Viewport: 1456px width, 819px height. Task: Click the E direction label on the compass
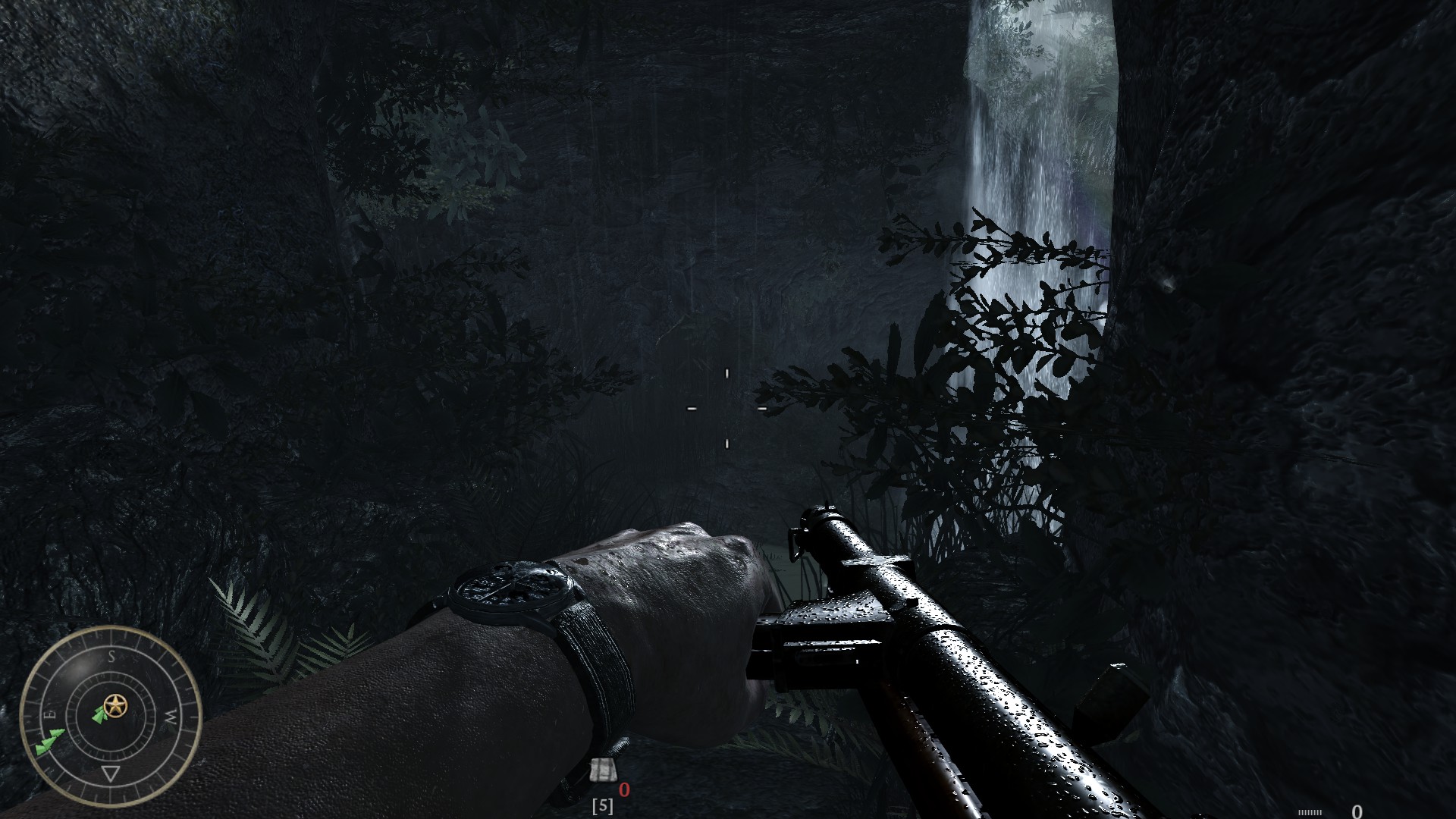(x=50, y=713)
